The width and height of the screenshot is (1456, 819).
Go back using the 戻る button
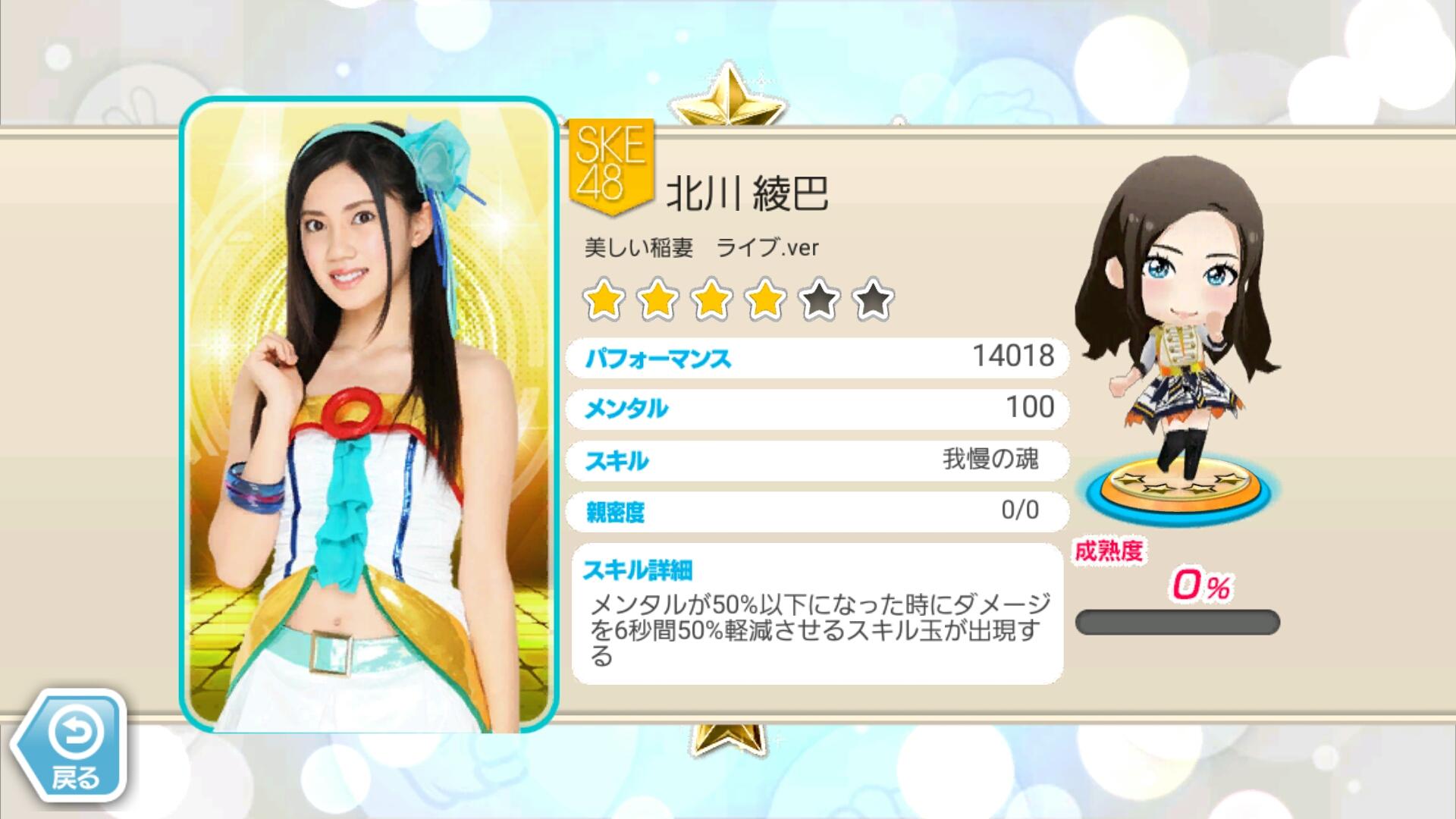74,746
